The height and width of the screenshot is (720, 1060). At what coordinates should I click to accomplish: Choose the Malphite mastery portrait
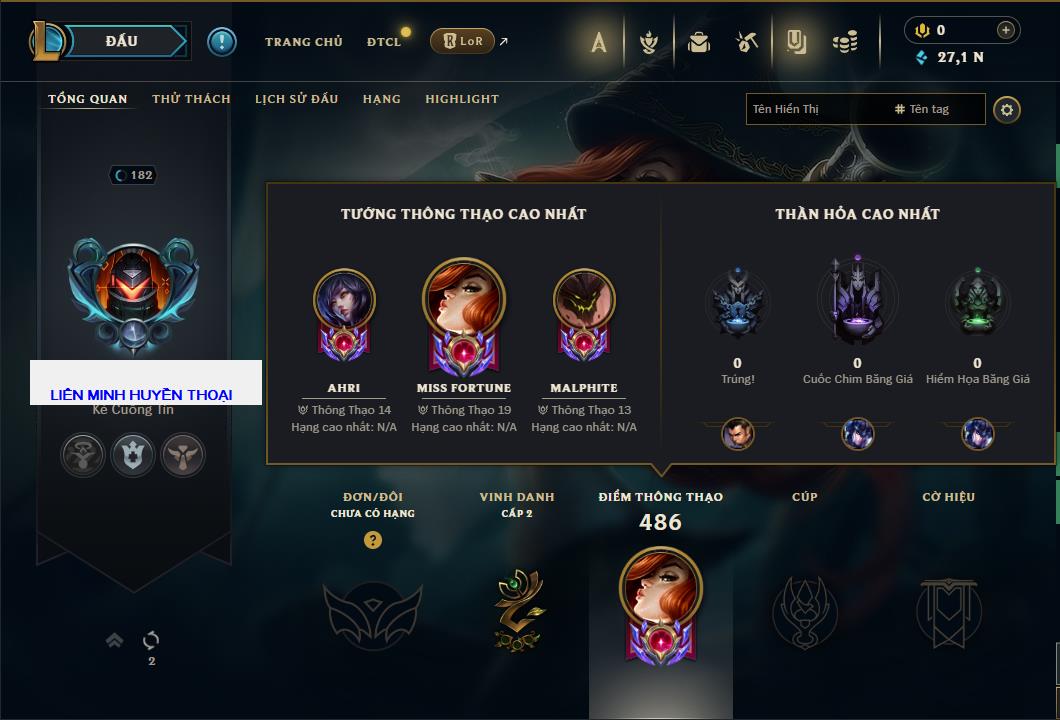pyautogui.click(x=584, y=300)
